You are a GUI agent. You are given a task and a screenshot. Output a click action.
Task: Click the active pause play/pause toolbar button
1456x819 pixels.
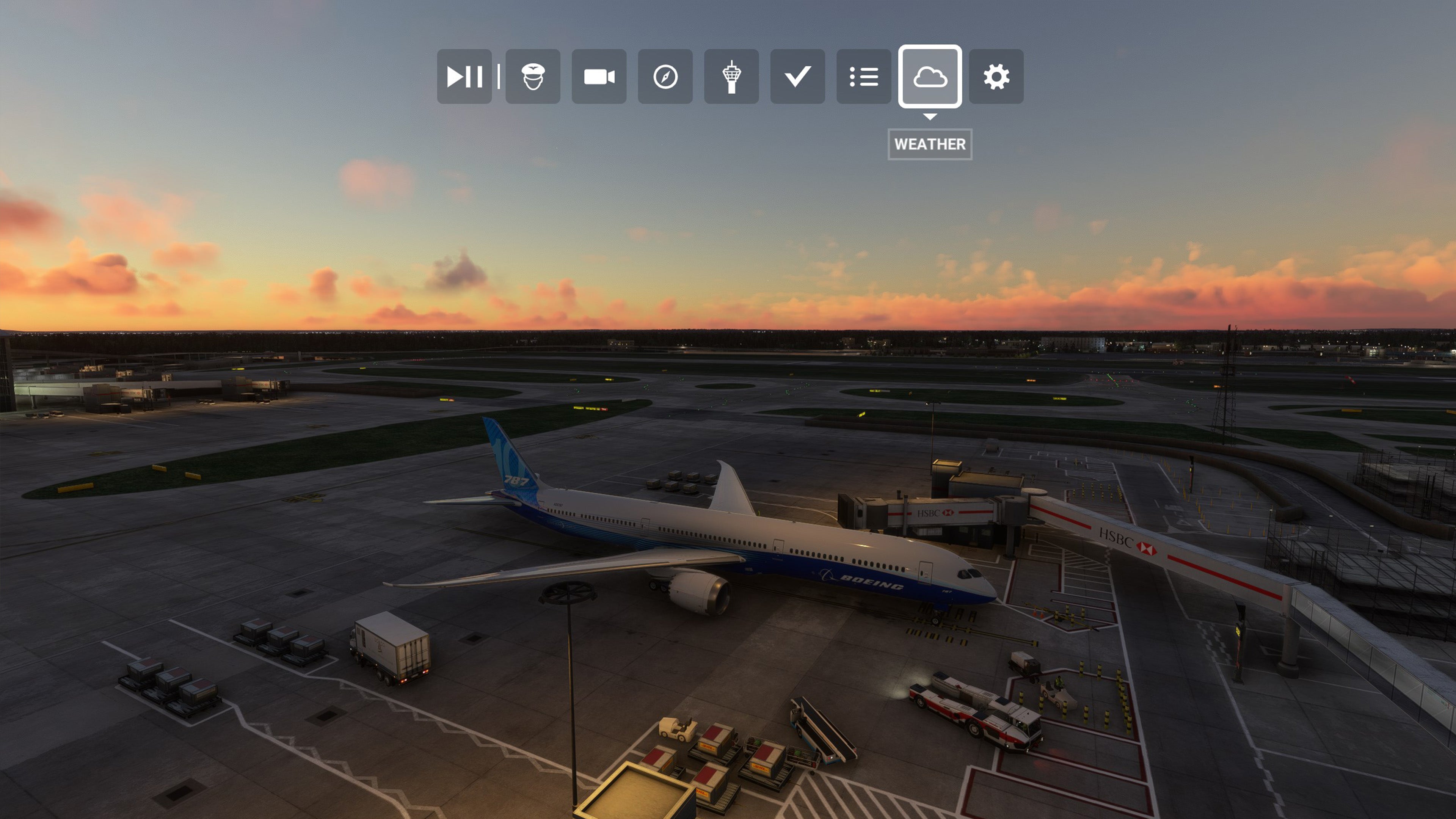464,76
